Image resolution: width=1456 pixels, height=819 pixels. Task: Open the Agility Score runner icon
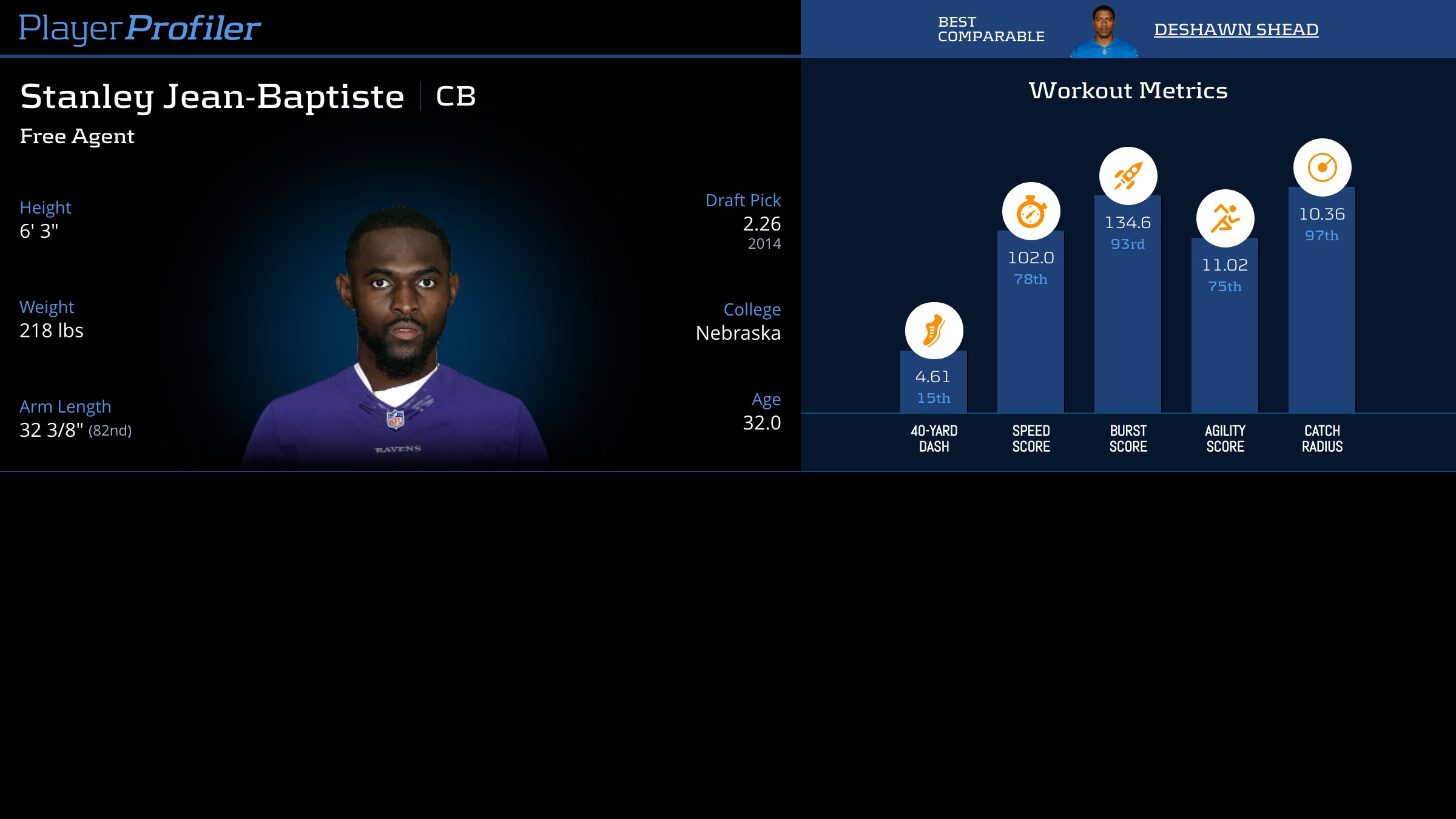[x=1225, y=218]
